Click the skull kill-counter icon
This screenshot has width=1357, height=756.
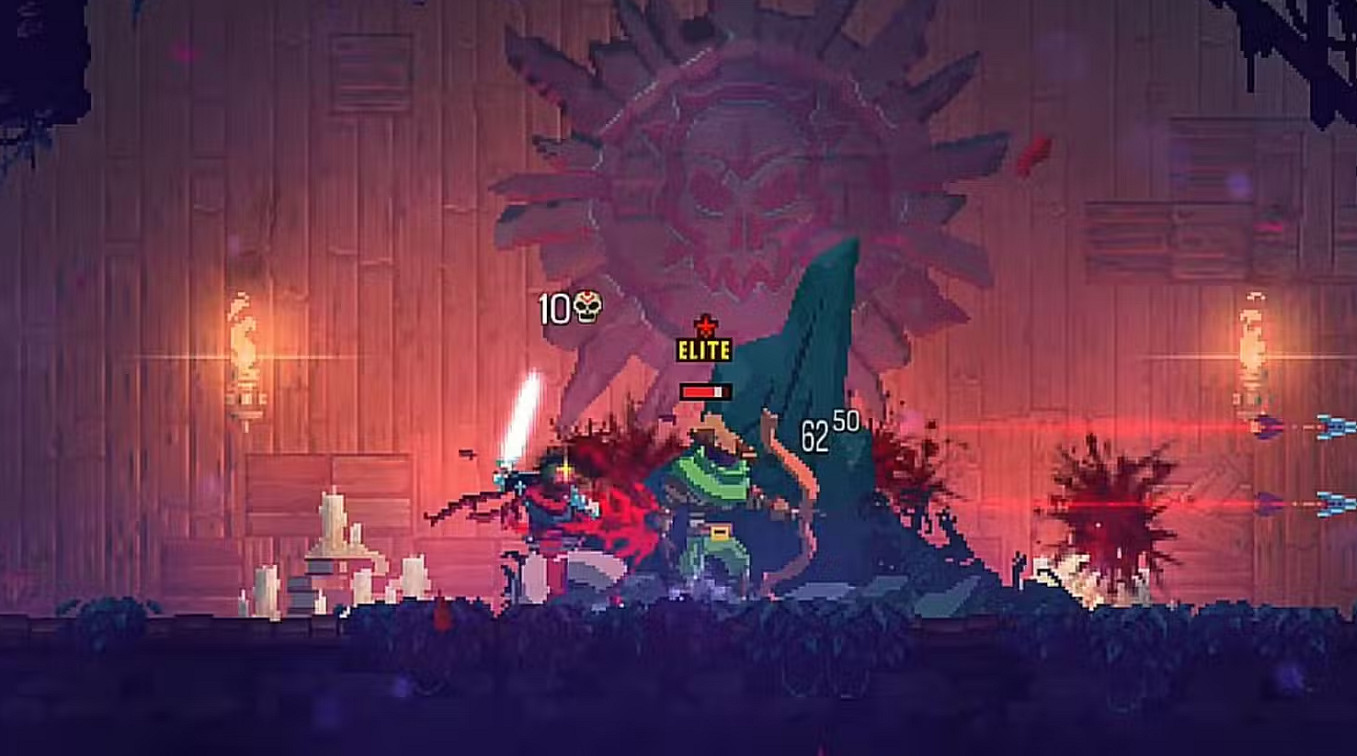[586, 309]
